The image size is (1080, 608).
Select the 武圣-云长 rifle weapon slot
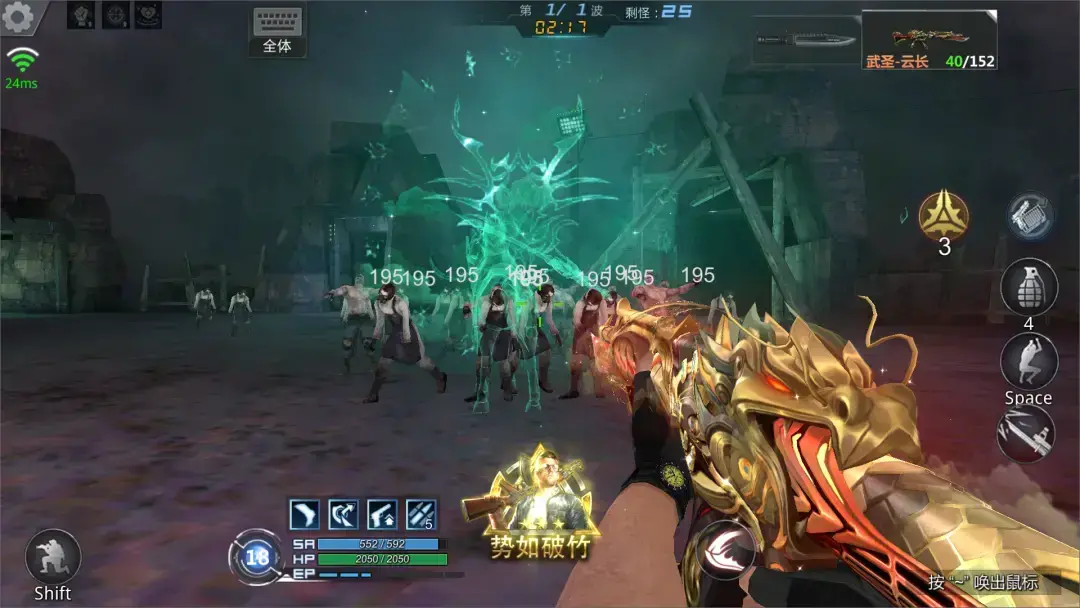point(928,40)
